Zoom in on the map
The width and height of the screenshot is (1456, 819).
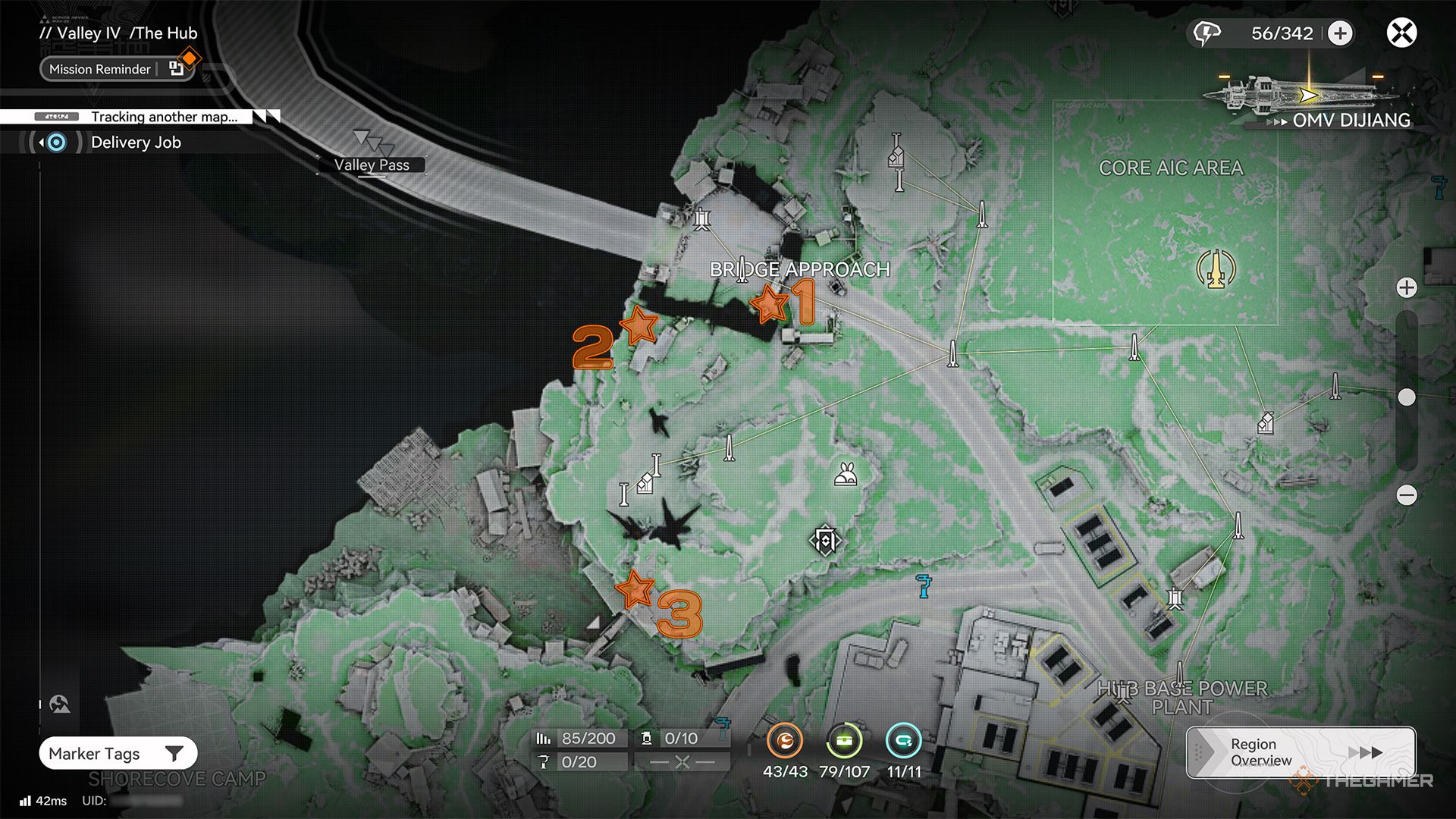(1407, 288)
